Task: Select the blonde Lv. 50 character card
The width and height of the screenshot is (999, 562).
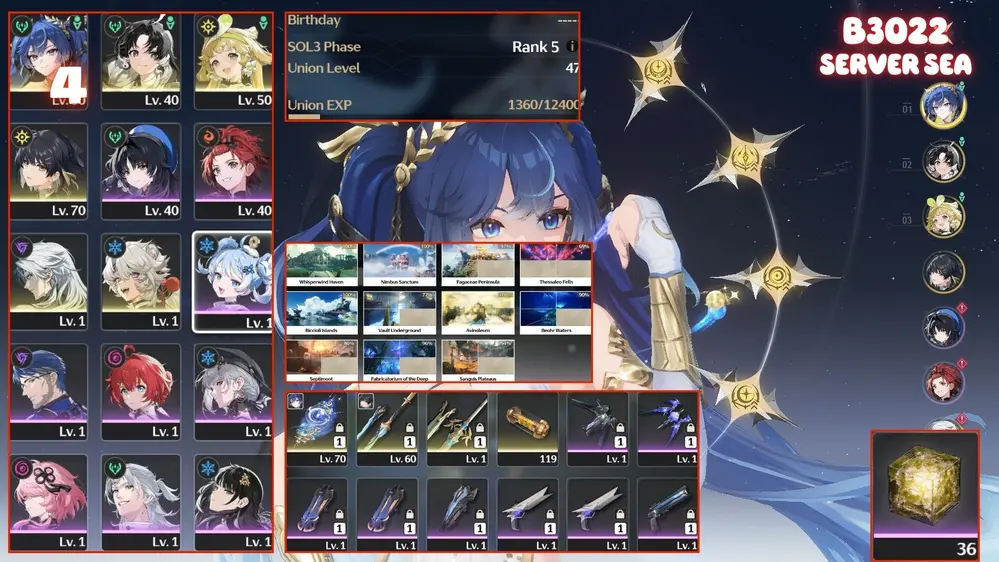Action: tap(233, 62)
